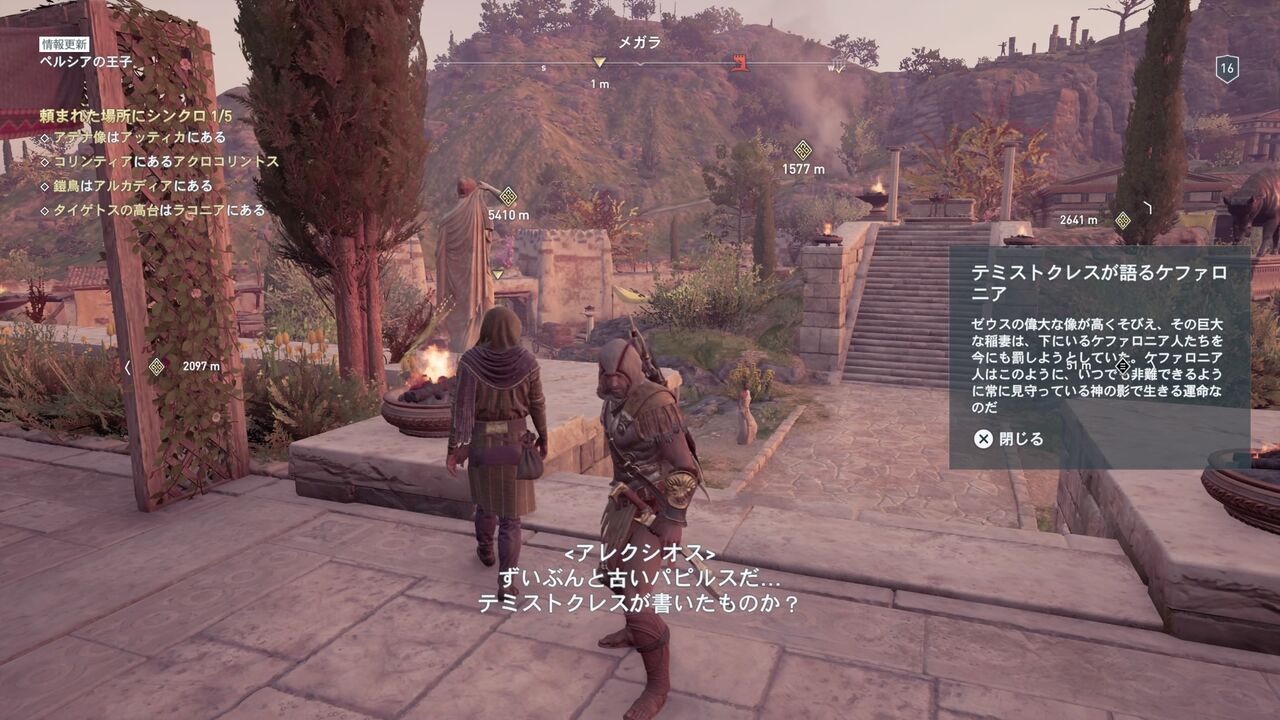Click the X icon beside 閉じる
The image size is (1280, 720).
pyautogui.click(x=985, y=437)
